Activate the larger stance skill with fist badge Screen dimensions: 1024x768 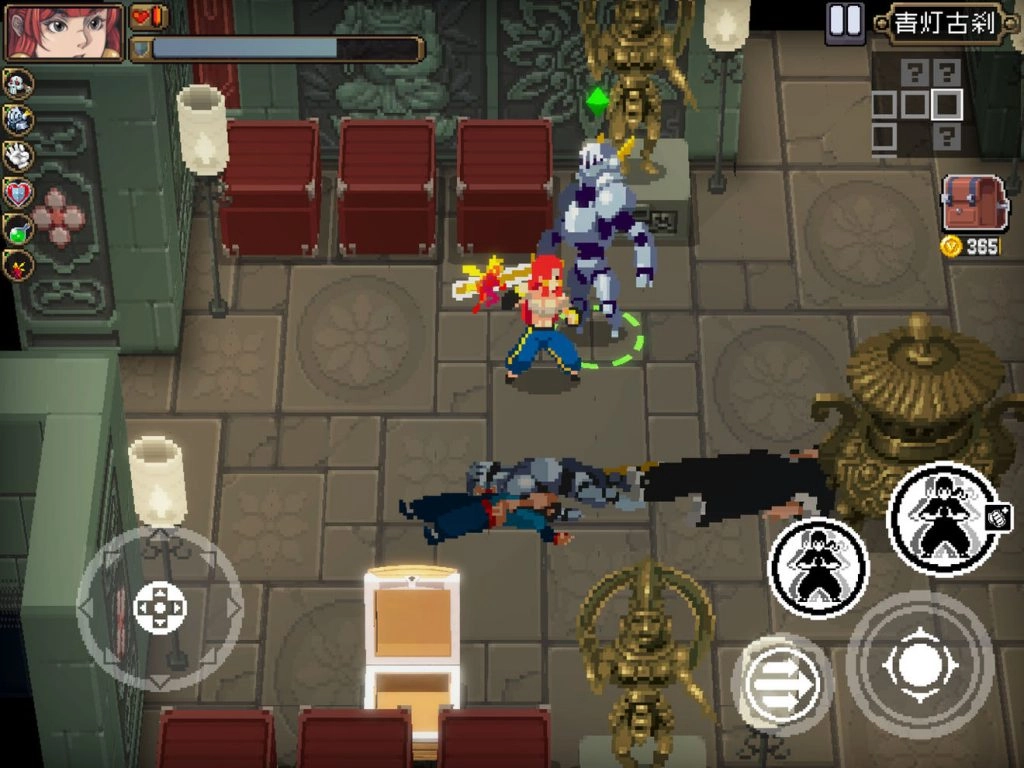click(x=942, y=518)
